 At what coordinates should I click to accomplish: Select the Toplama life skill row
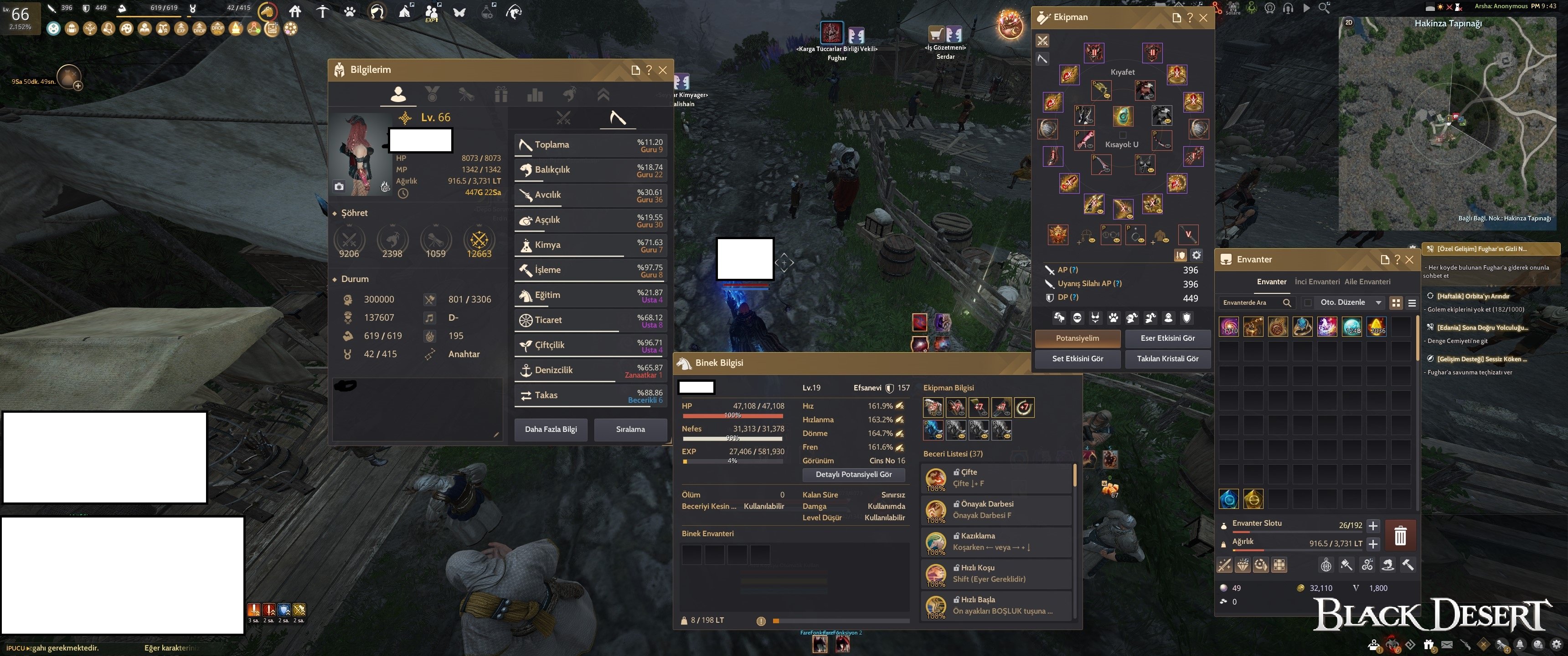click(588, 145)
